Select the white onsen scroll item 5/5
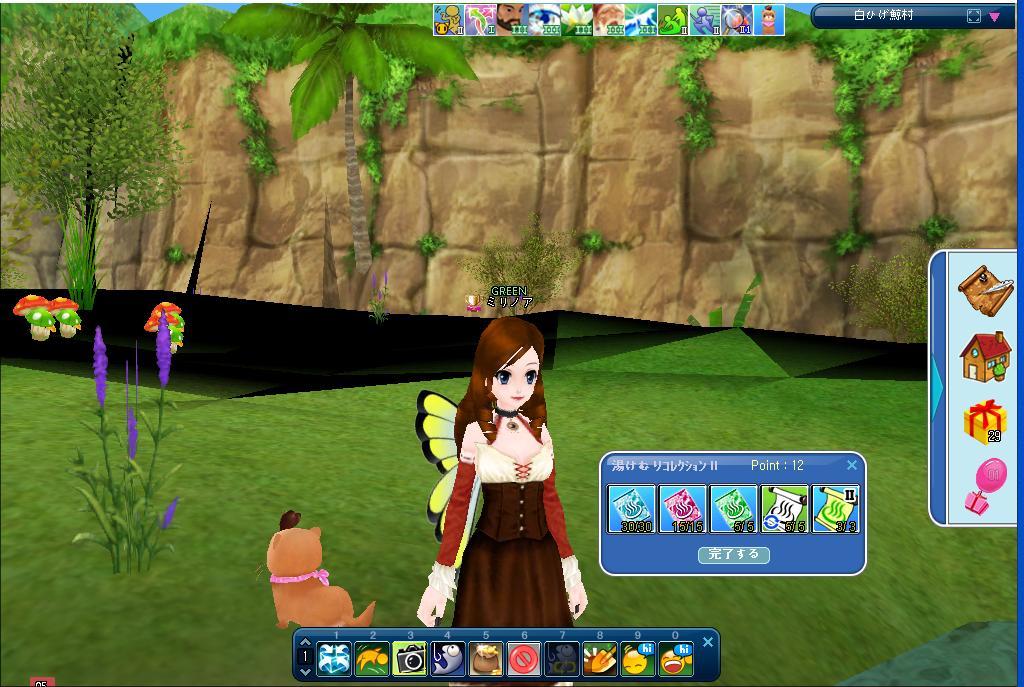 (784, 509)
